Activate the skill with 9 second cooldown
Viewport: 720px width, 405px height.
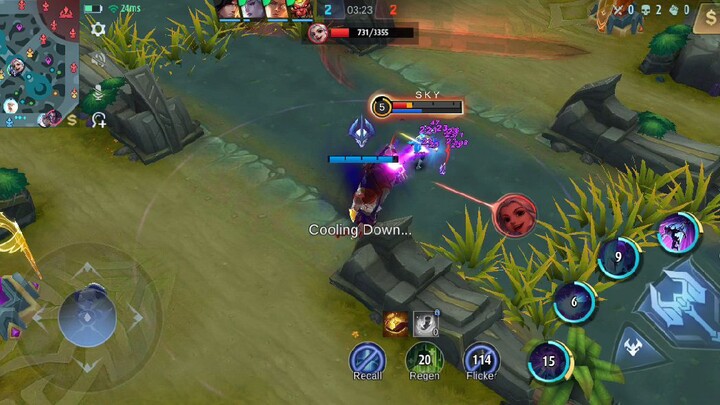(618, 257)
